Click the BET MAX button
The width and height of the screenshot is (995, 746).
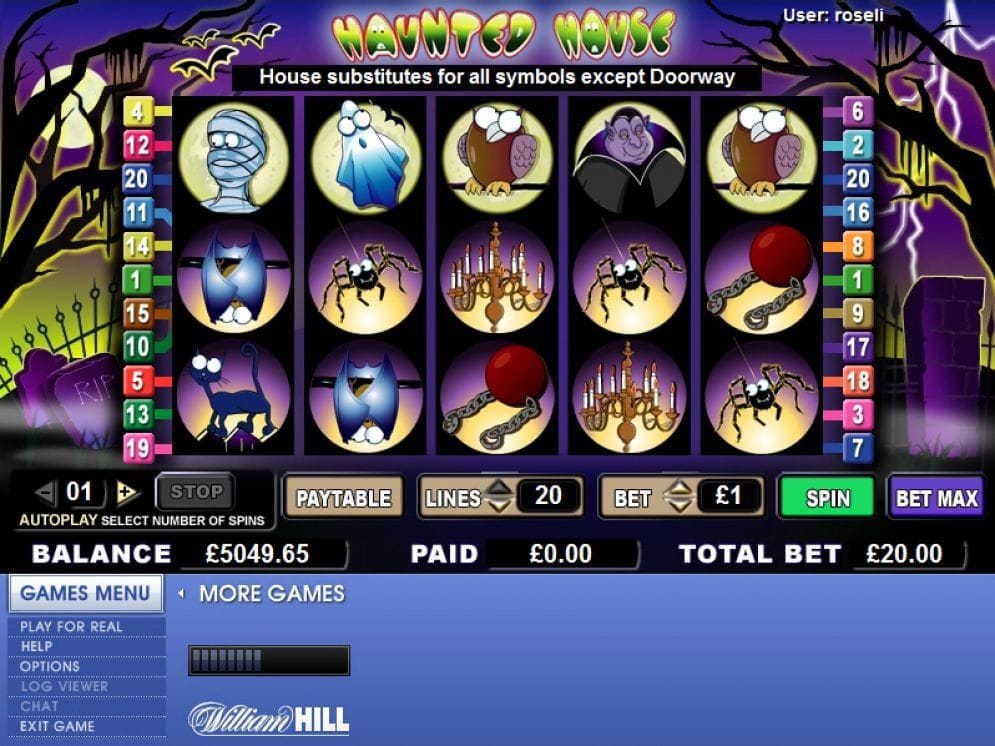[936, 498]
